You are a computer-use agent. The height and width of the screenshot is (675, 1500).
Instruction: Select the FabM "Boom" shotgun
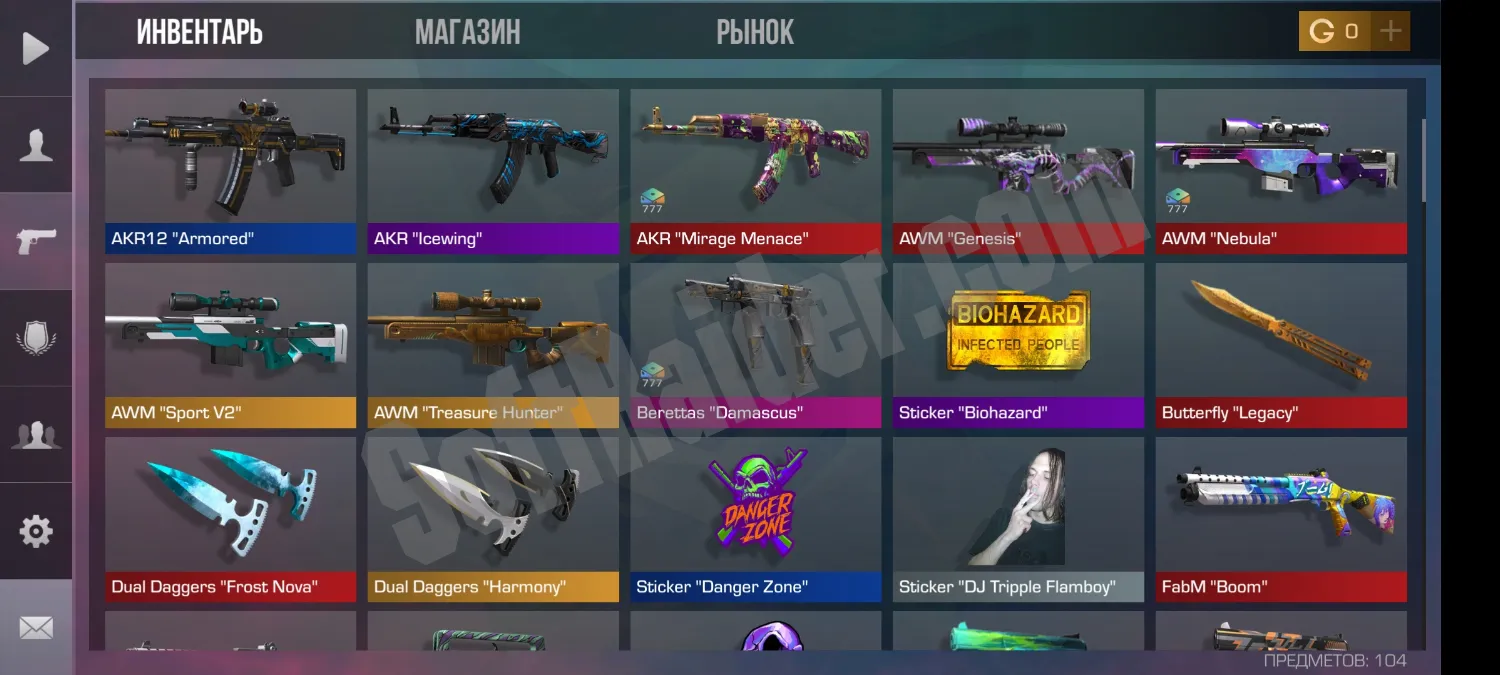point(1281,518)
